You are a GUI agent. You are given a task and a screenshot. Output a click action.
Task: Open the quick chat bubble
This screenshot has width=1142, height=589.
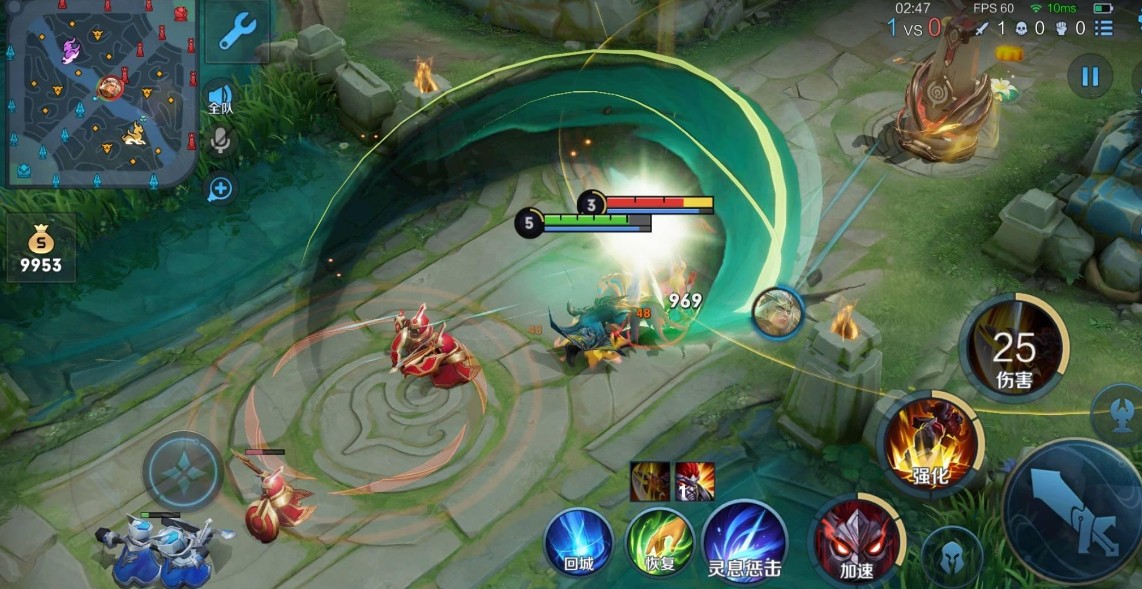(x=220, y=189)
